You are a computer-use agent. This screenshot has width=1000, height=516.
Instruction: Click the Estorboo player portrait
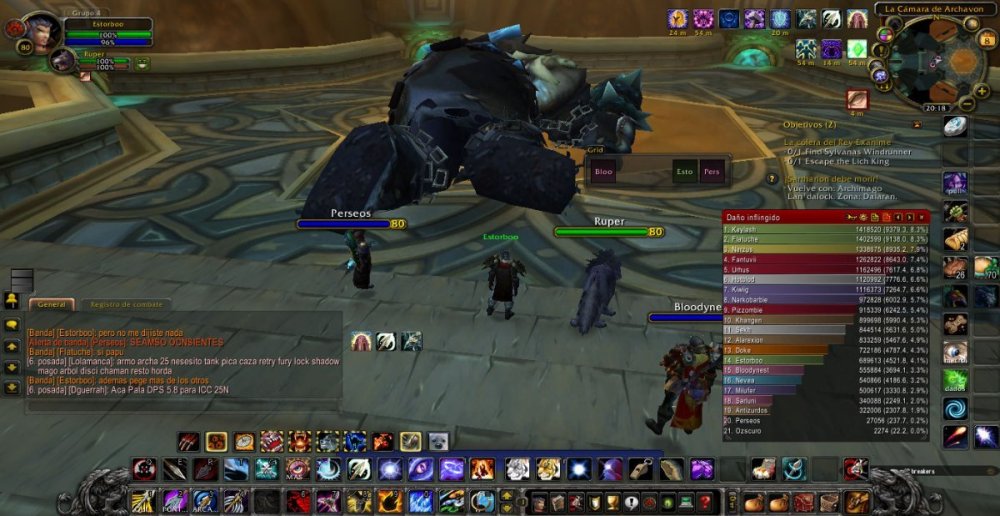coord(42,31)
